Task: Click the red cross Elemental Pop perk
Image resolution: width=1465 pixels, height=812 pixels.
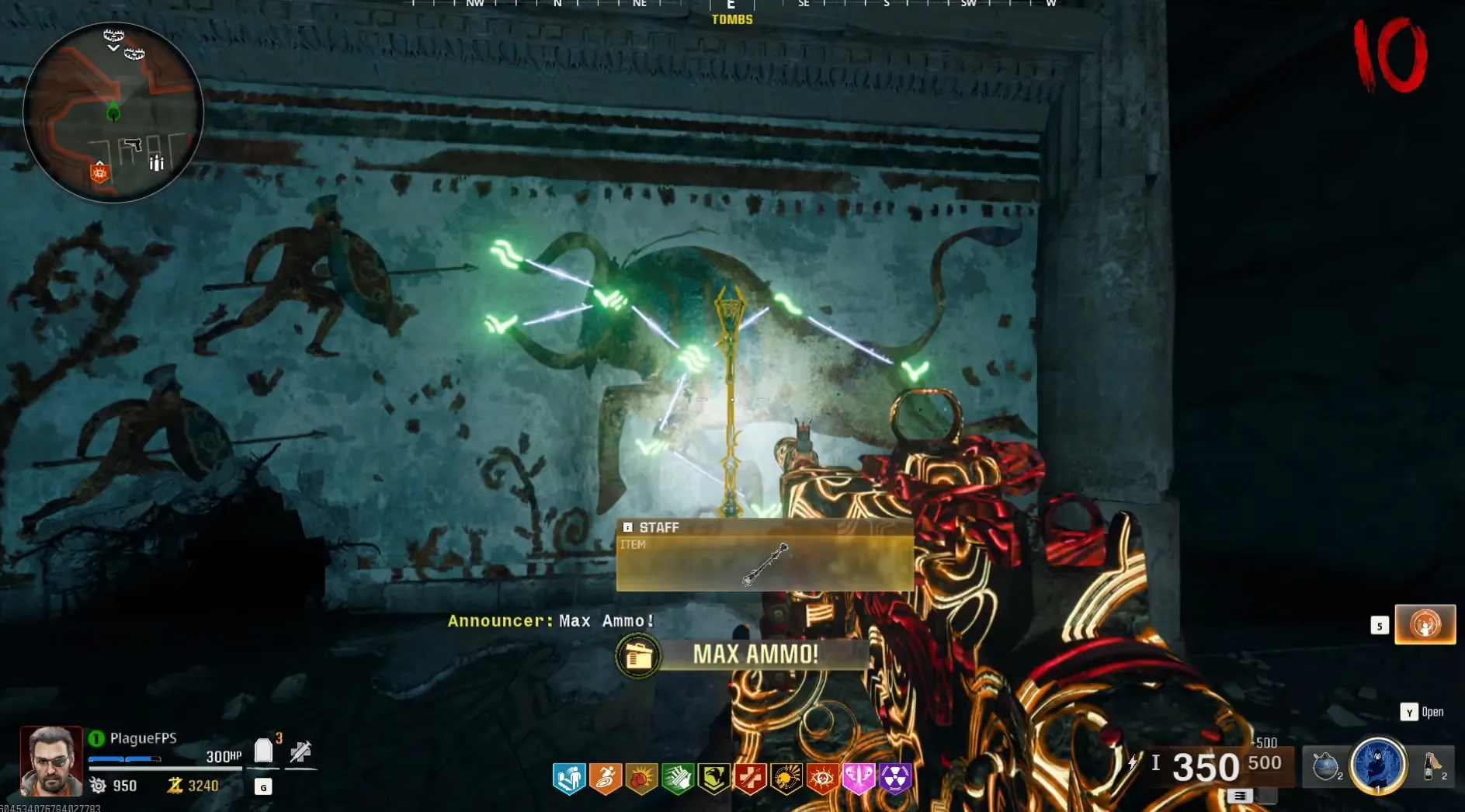Action: [x=750, y=778]
